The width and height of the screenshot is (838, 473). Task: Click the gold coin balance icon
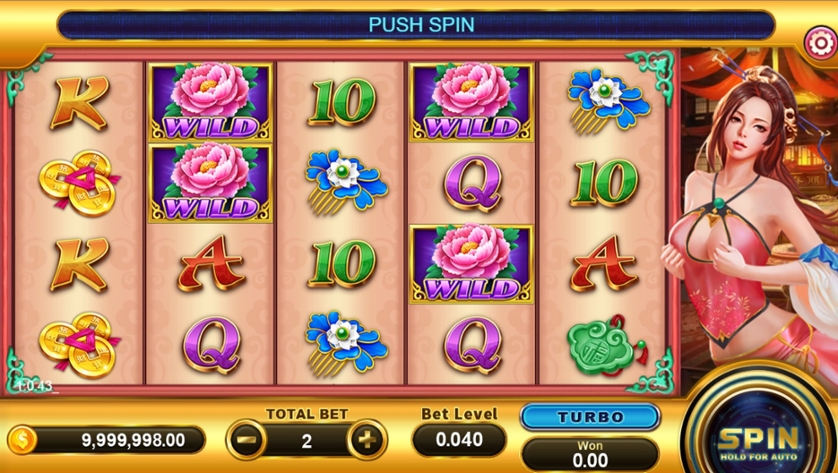tap(22, 439)
